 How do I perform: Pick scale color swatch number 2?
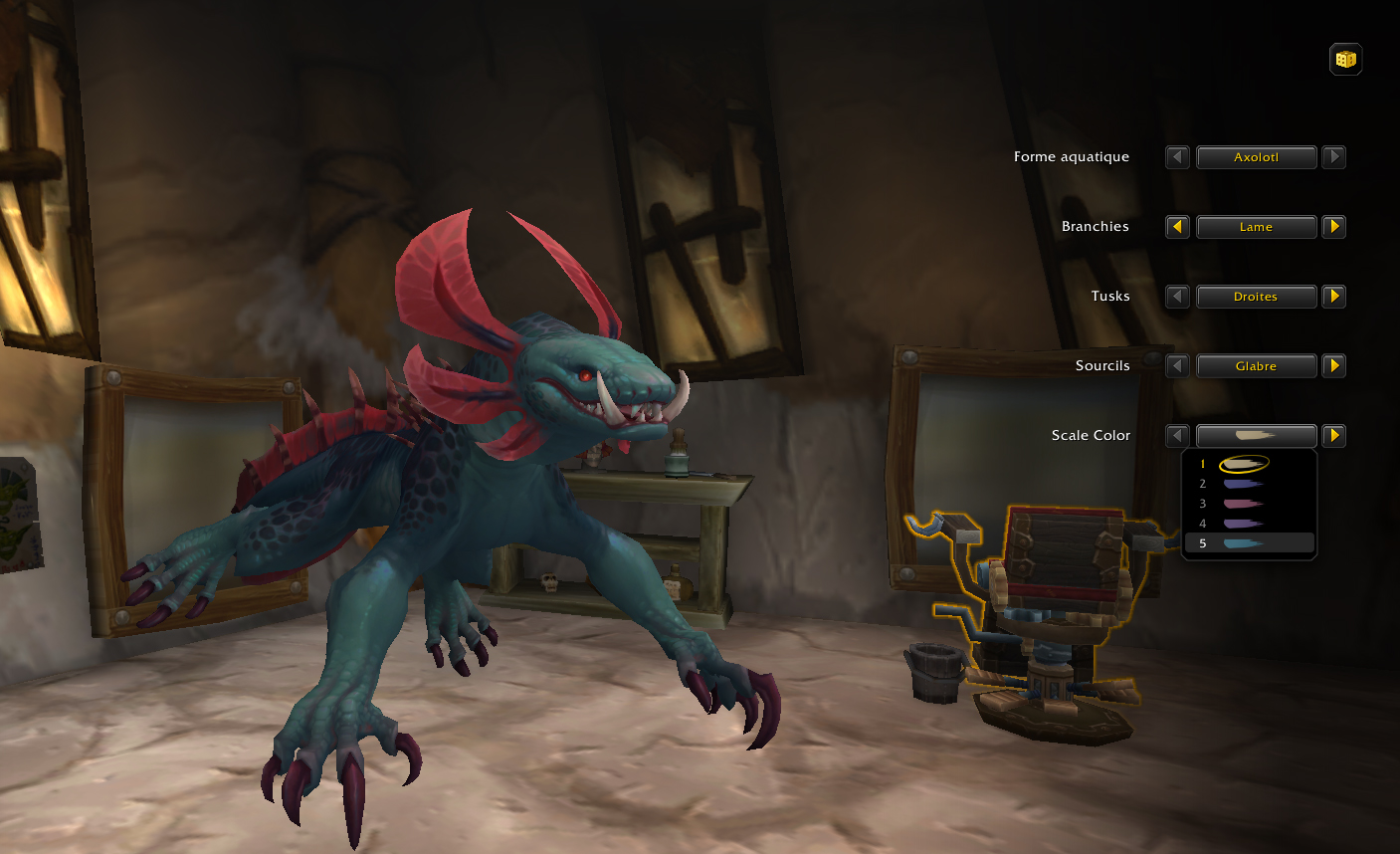(x=1244, y=484)
